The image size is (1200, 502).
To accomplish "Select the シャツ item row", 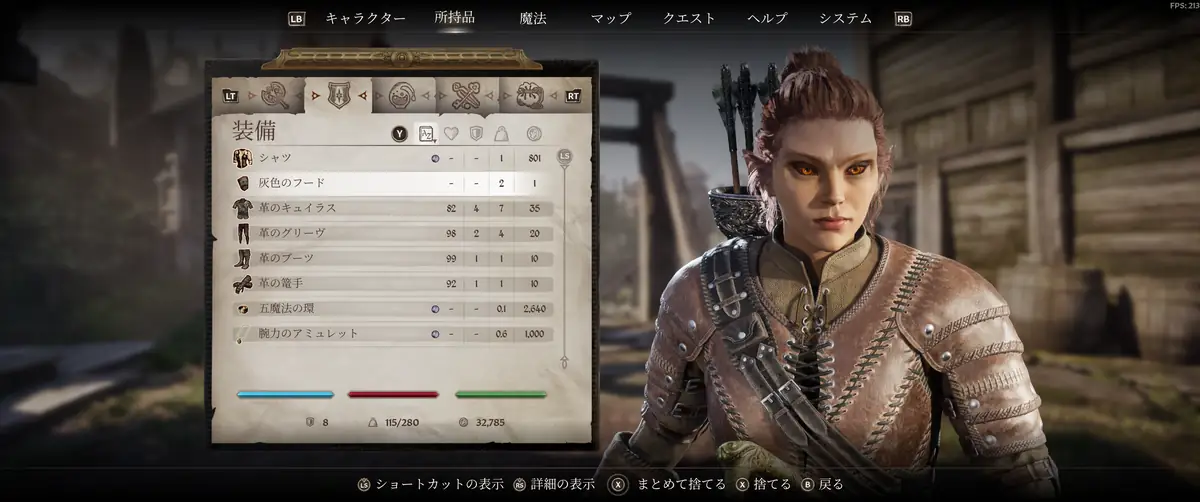I will 390,158.
